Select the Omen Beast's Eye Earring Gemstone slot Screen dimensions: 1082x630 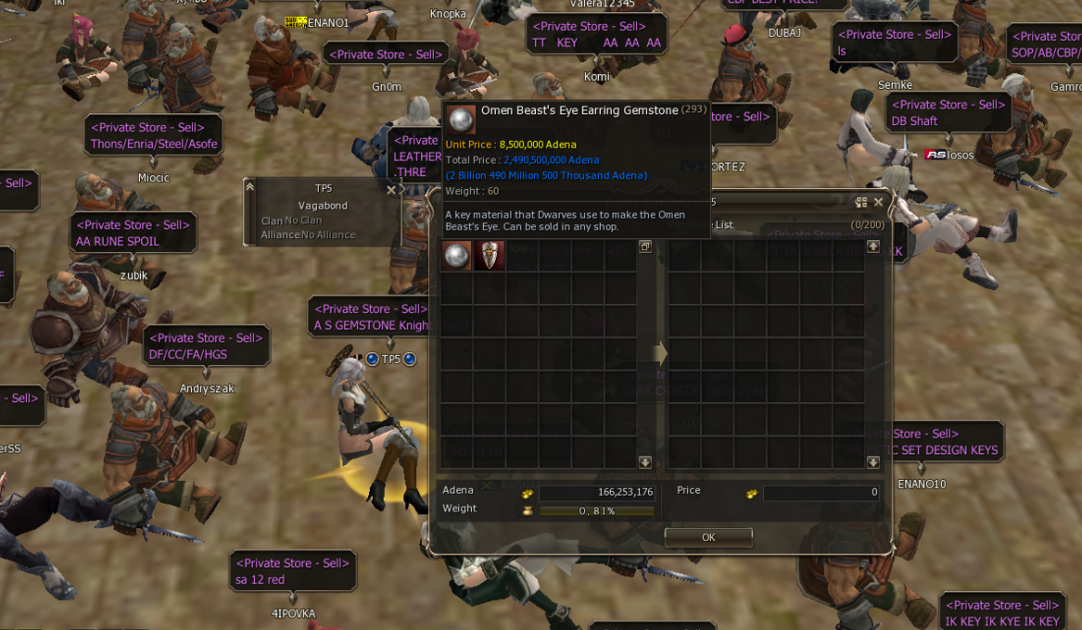click(x=458, y=256)
